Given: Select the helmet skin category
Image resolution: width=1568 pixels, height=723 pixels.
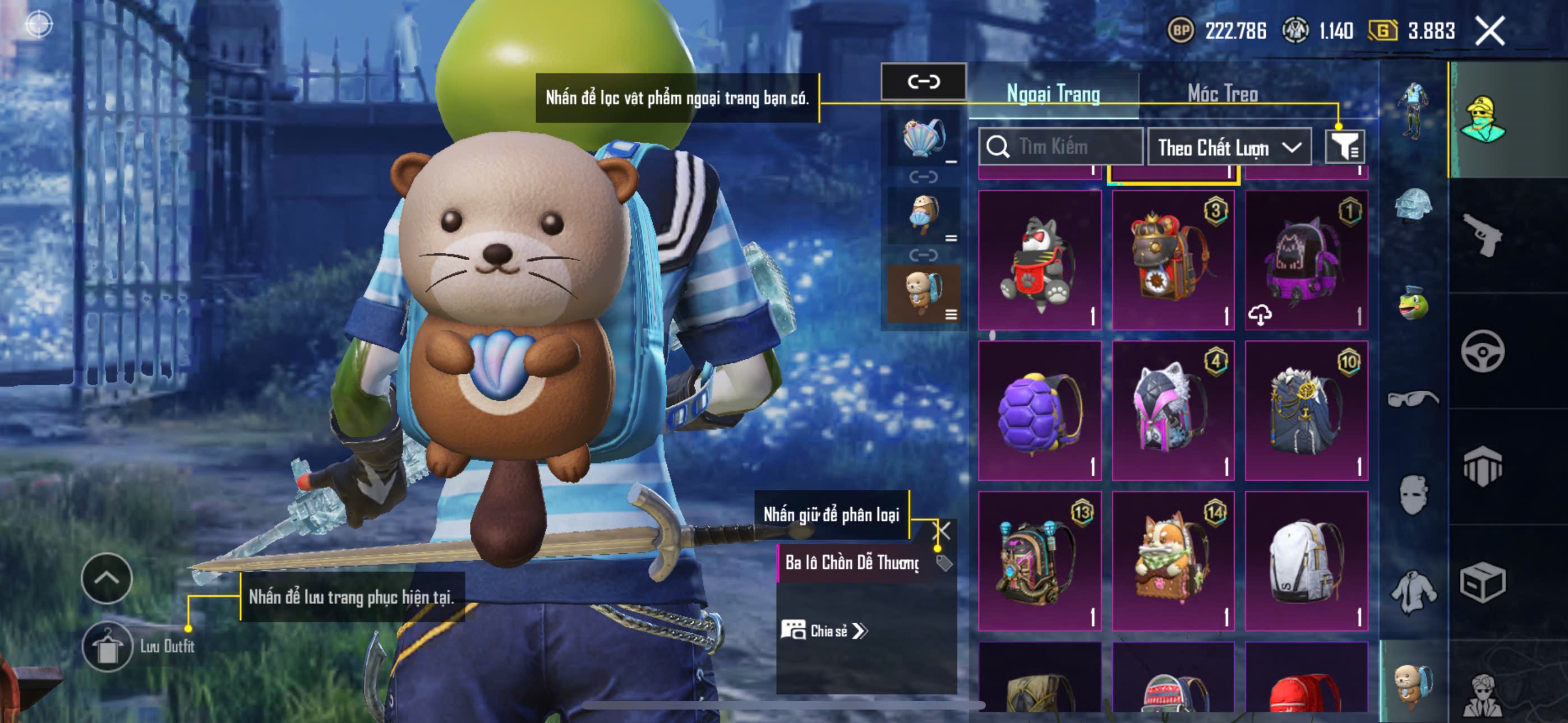Looking at the screenshot, I should (x=1412, y=206).
